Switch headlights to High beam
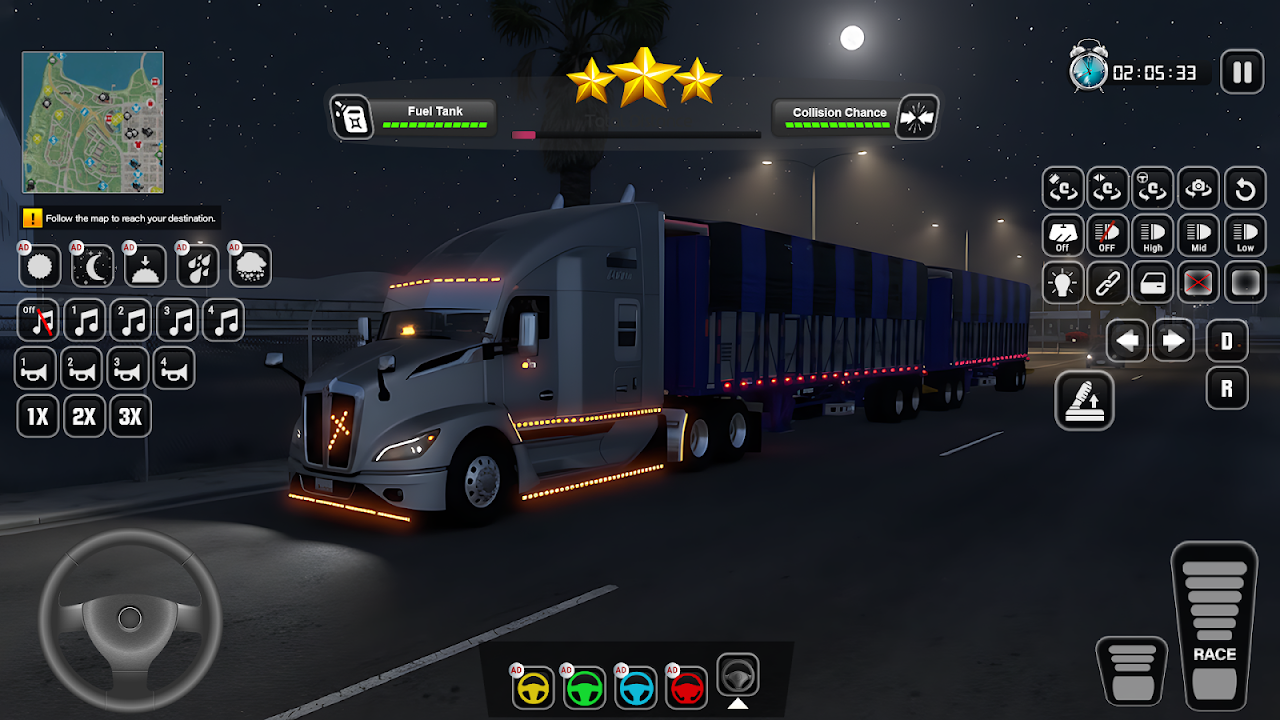The width and height of the screenshot is (1280, 720). 1153,236
